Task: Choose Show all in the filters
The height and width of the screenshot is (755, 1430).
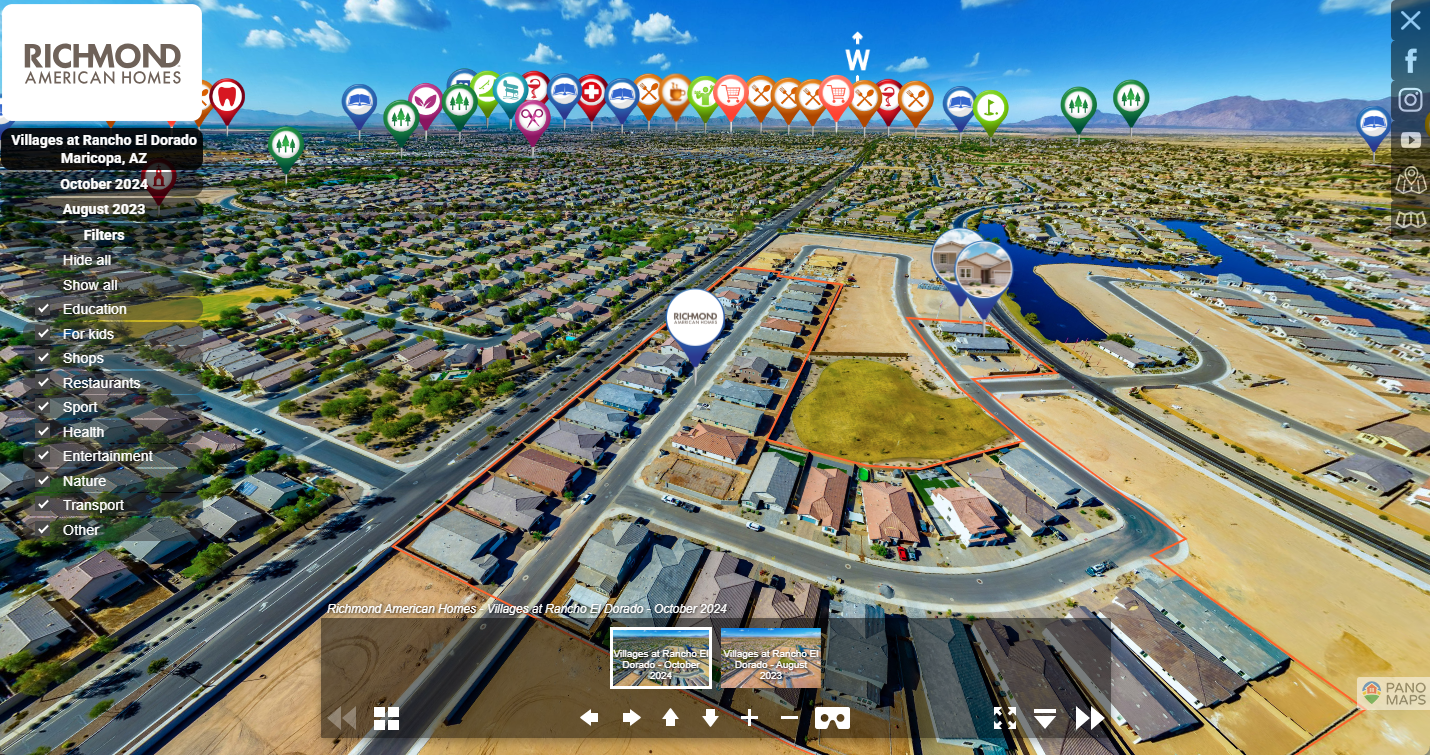Action: [x=90, y=285]
